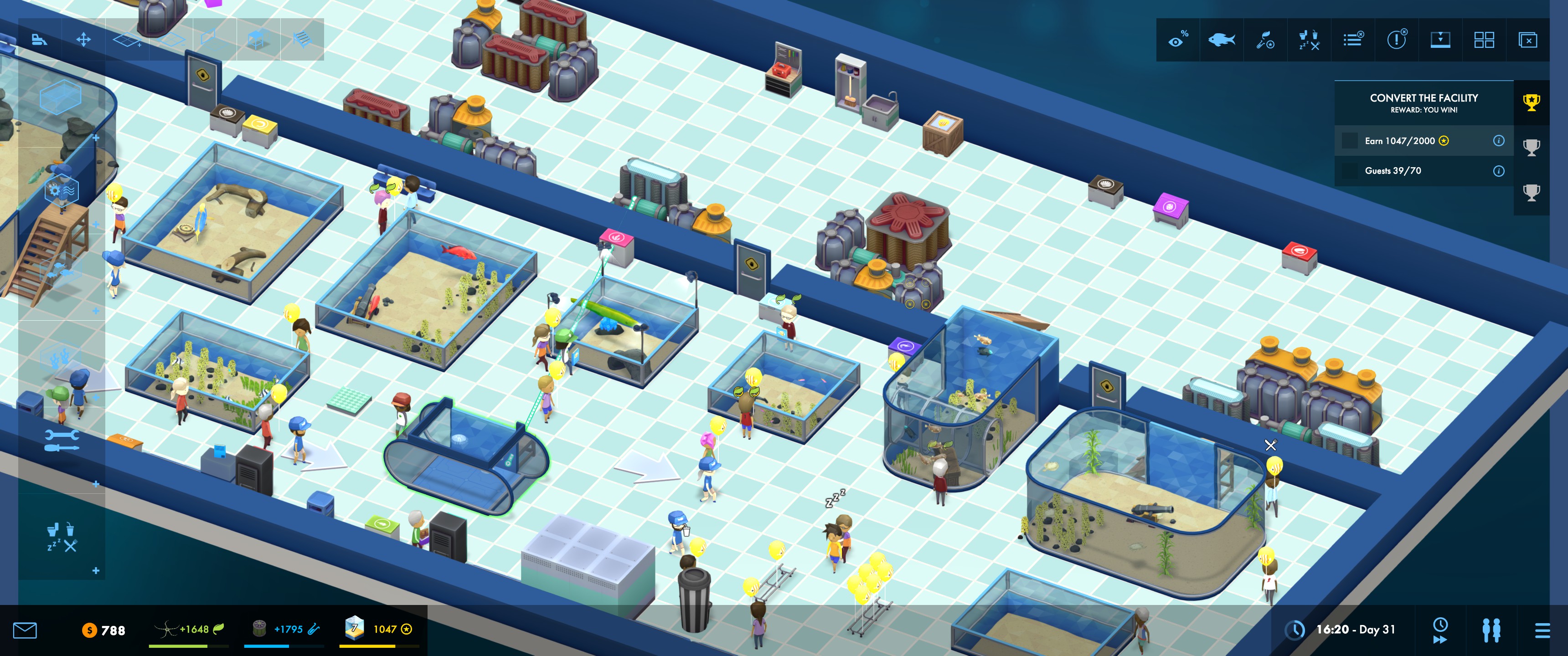Image resolution: width=1568 pixels, height=656 pixels.
Task: Show info for the Earn 1047/2000 objective
Action: [x=1499, y=141]
